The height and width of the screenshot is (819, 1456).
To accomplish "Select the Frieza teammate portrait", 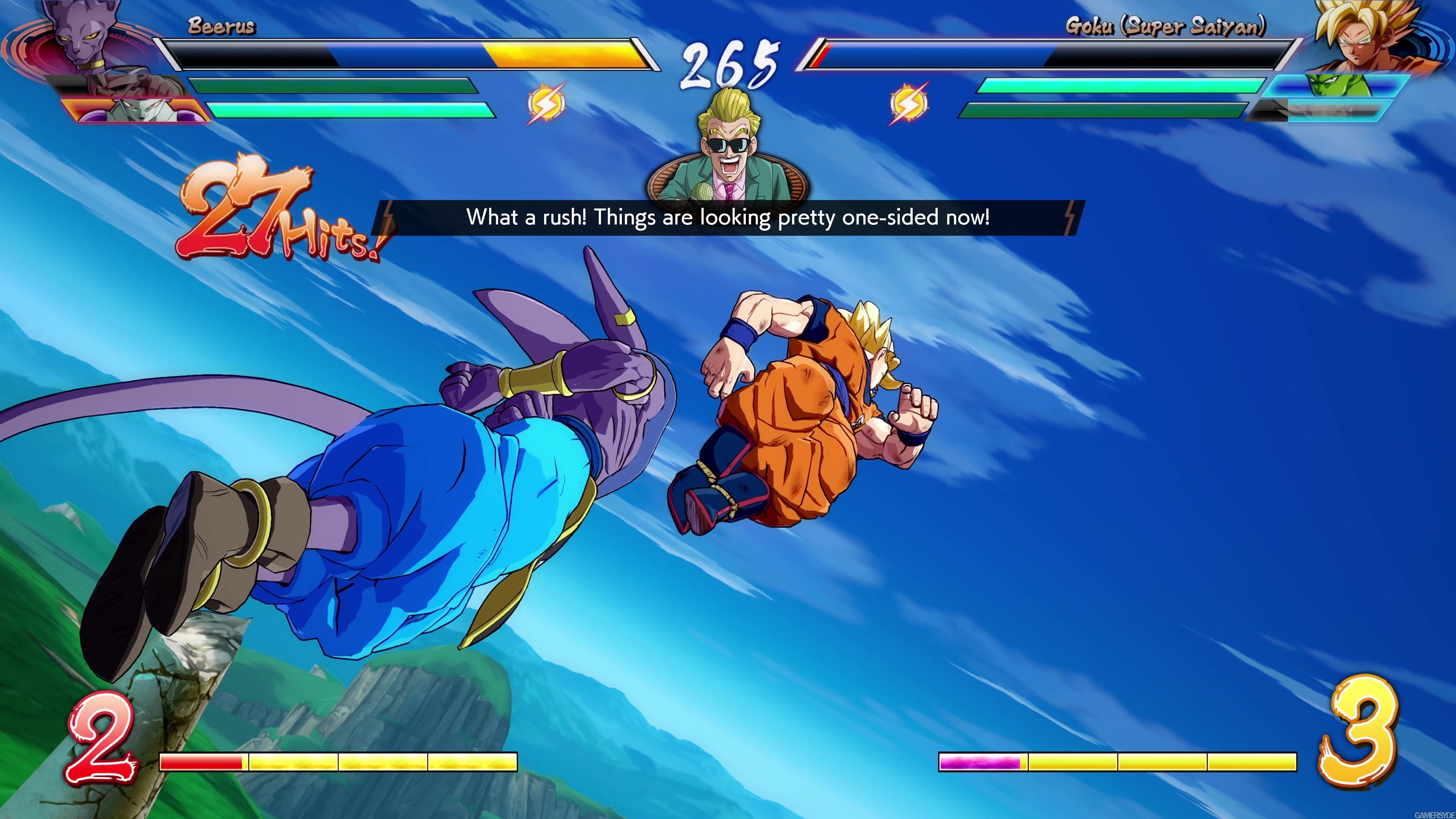I will pos(133,110).
